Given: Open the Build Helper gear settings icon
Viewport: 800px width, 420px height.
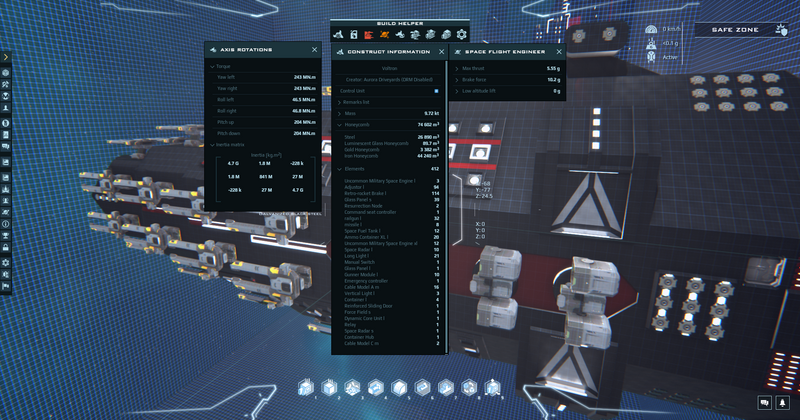Looking at the screenshot, I should (461, 34).
